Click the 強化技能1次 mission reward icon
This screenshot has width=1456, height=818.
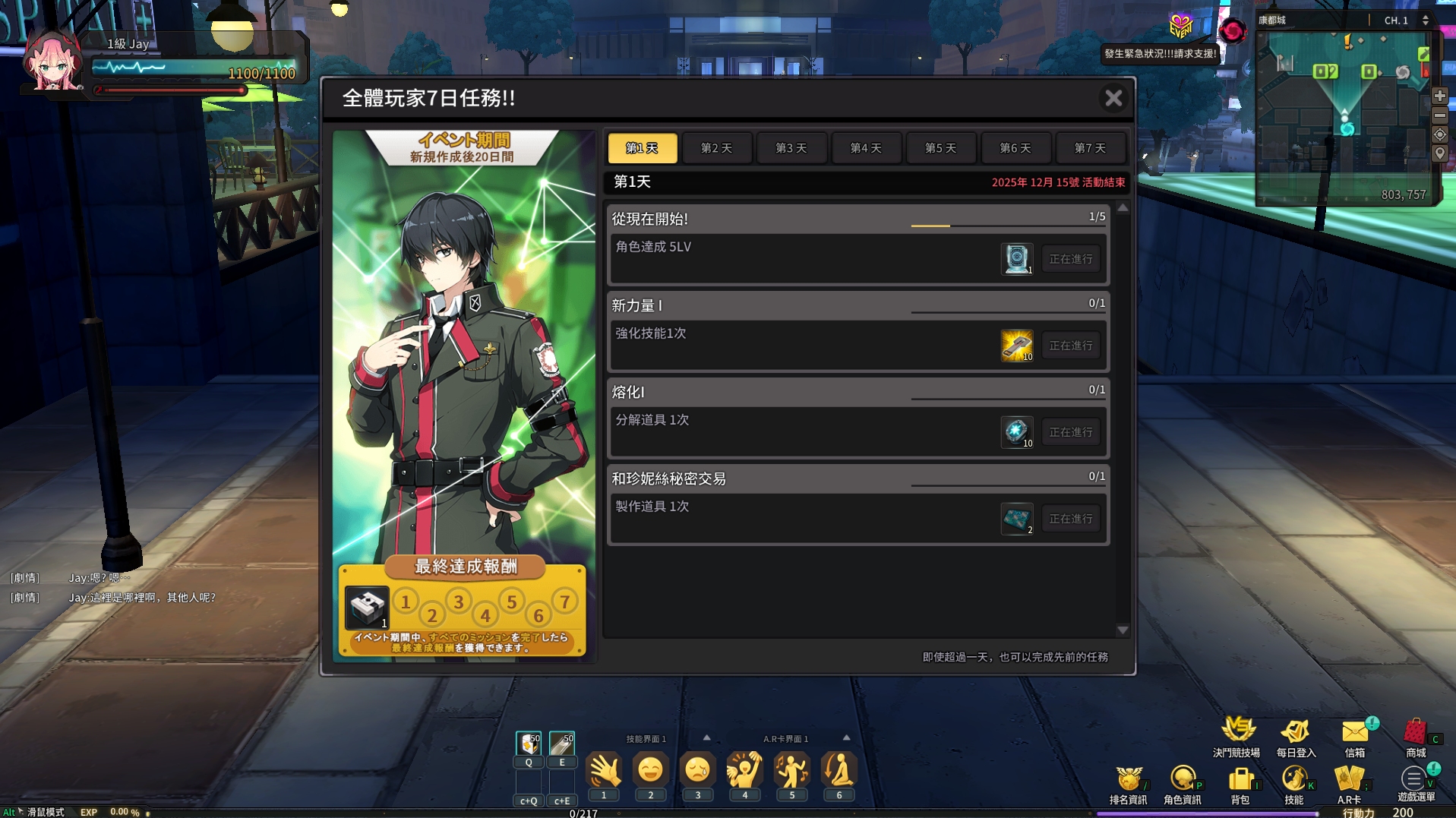[x=1016, y=346]
